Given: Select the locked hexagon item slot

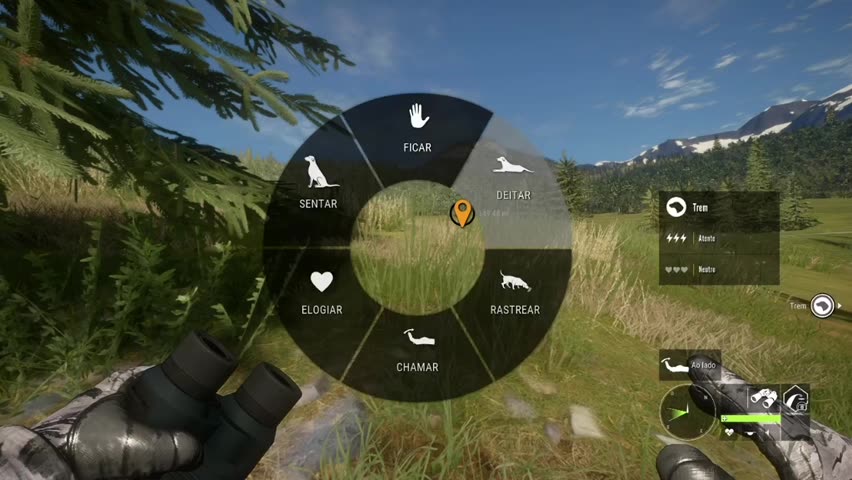Looking at the screenshot, I should [796, 399].
